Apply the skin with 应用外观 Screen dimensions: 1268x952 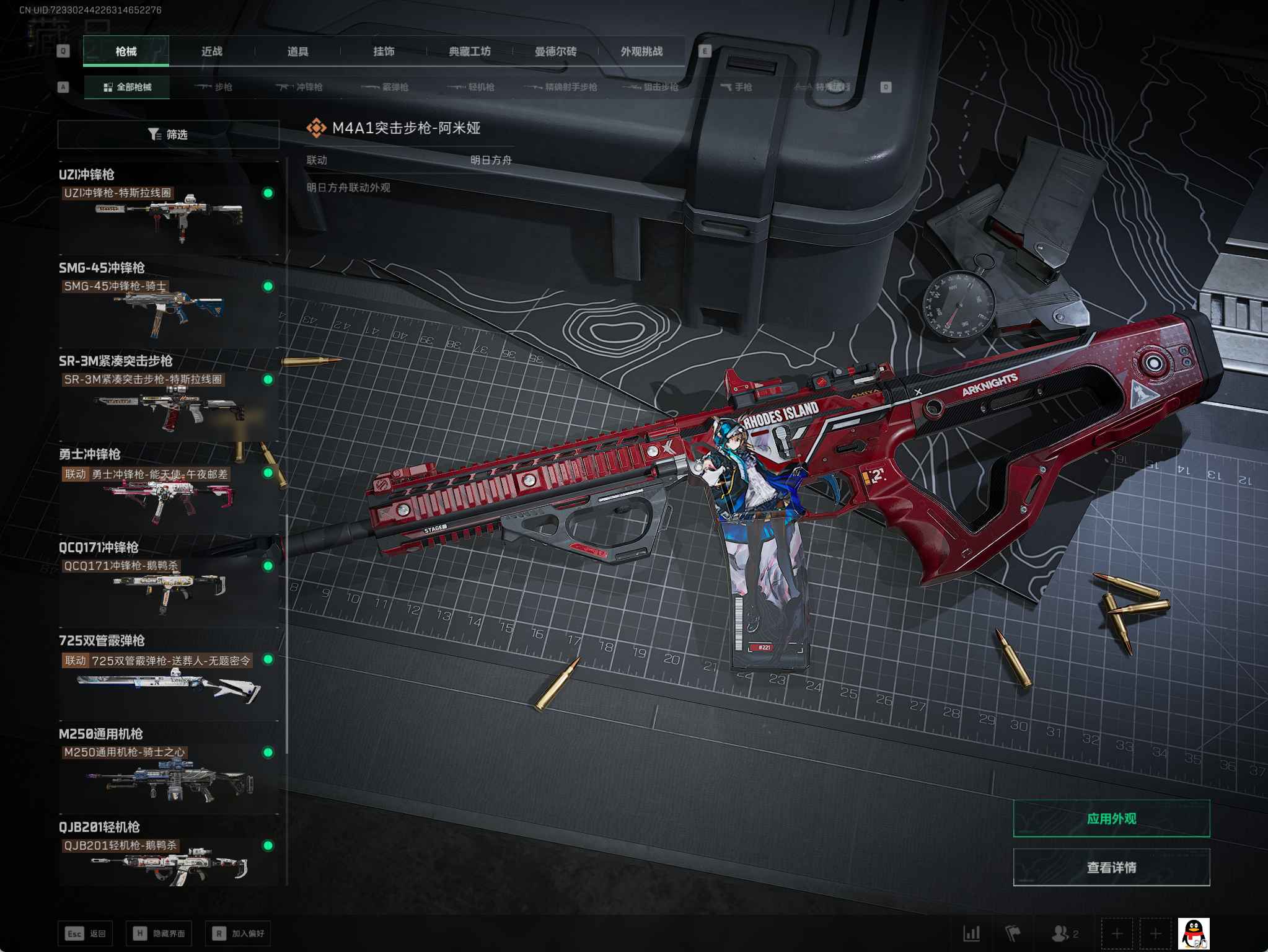pos(1111,819)
